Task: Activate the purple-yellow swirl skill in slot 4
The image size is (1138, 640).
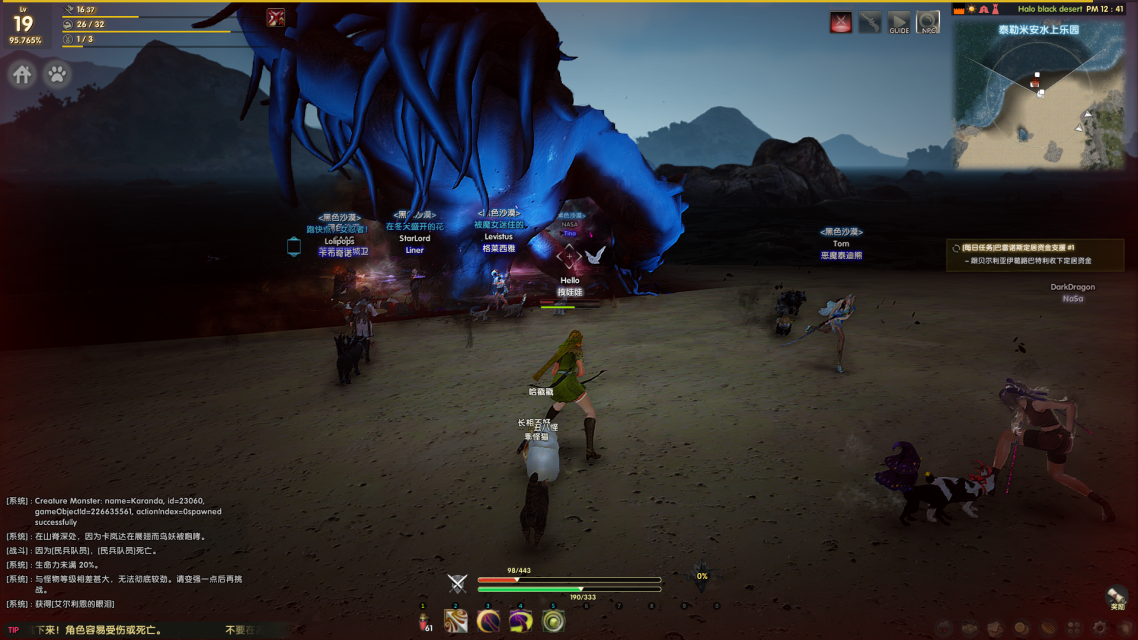Action: (520, 622)
